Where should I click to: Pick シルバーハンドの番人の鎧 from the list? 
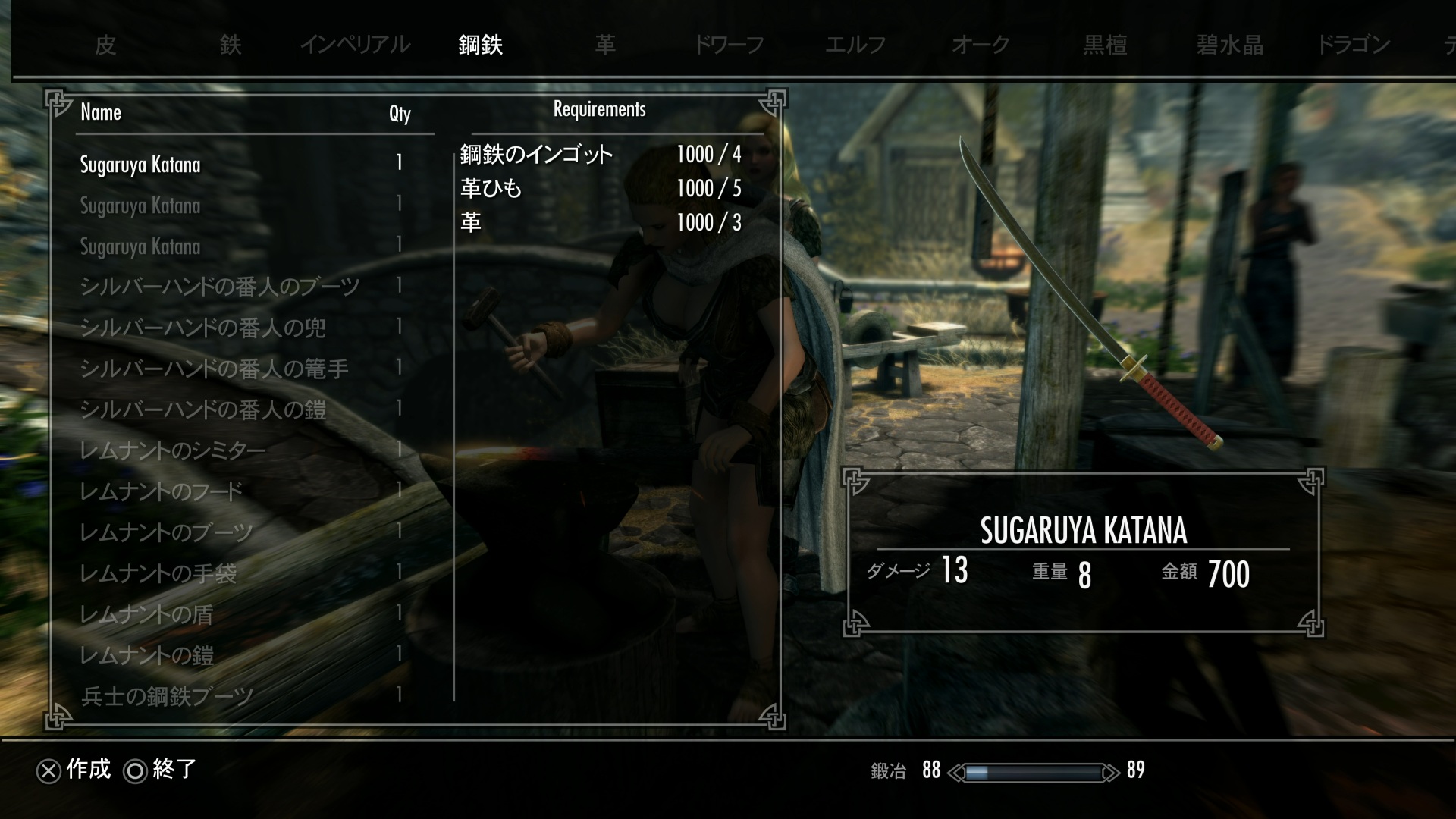click(202, 409)
